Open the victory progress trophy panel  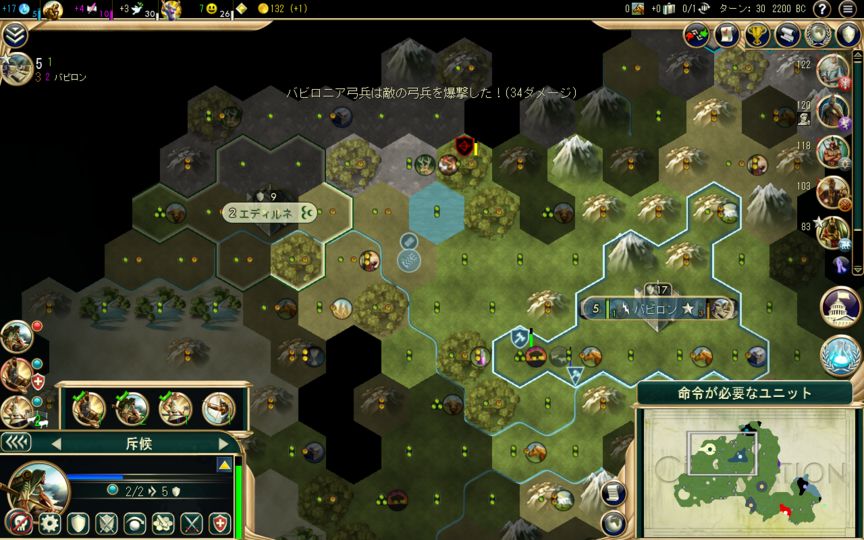(x=758, y=35)
